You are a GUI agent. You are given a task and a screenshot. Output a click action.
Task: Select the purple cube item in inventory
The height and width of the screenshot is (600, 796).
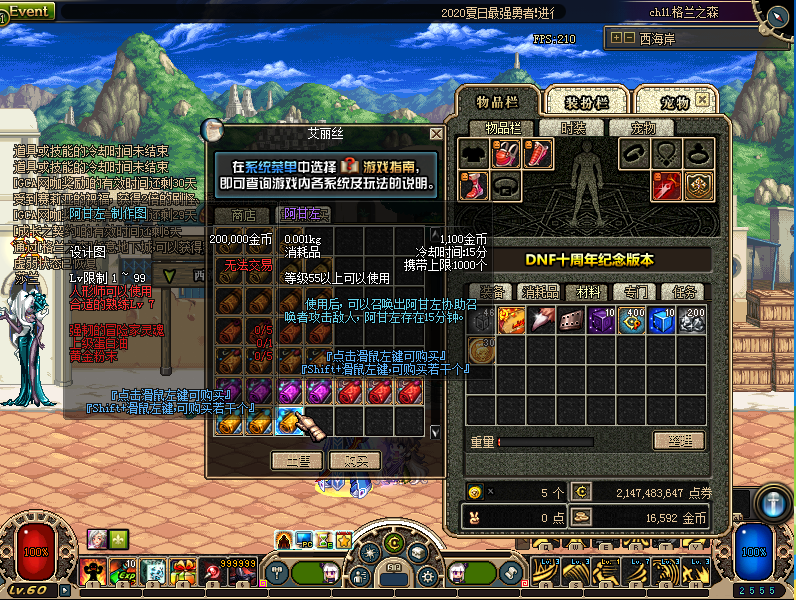(602, 321)
